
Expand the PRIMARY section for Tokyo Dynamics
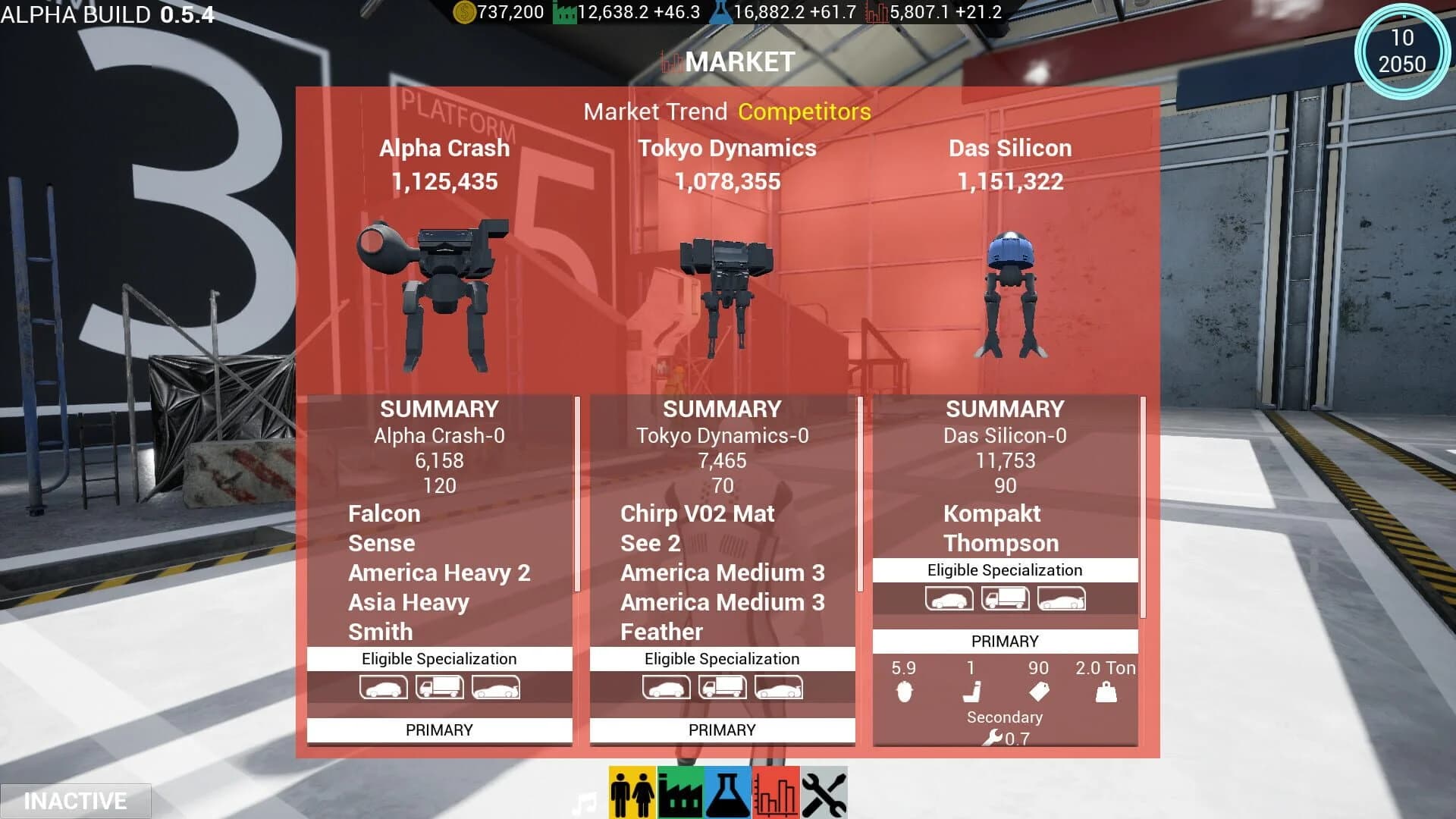[721, 730]
